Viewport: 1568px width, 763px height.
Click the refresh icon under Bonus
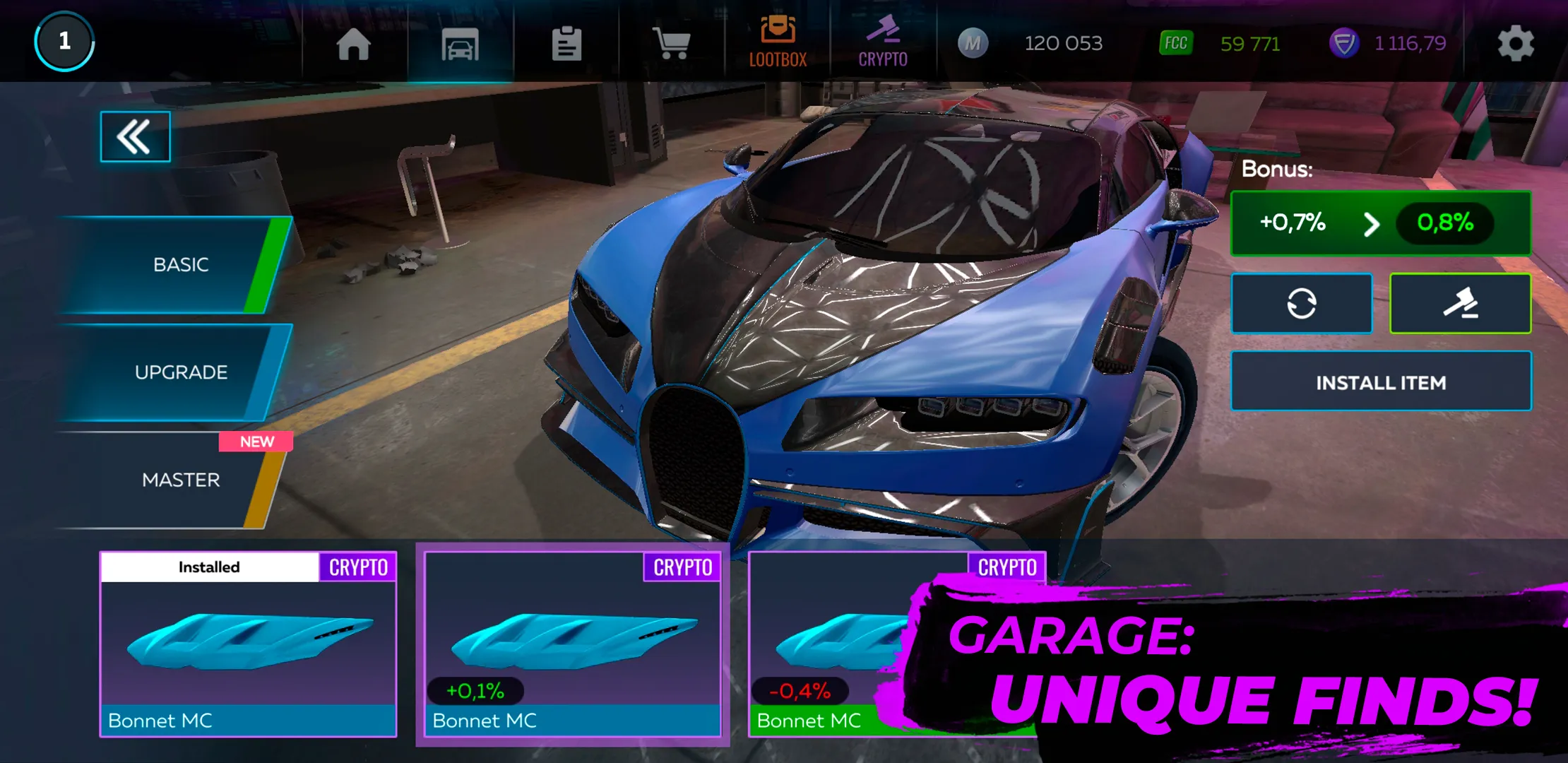click(x=1302, y=302)
